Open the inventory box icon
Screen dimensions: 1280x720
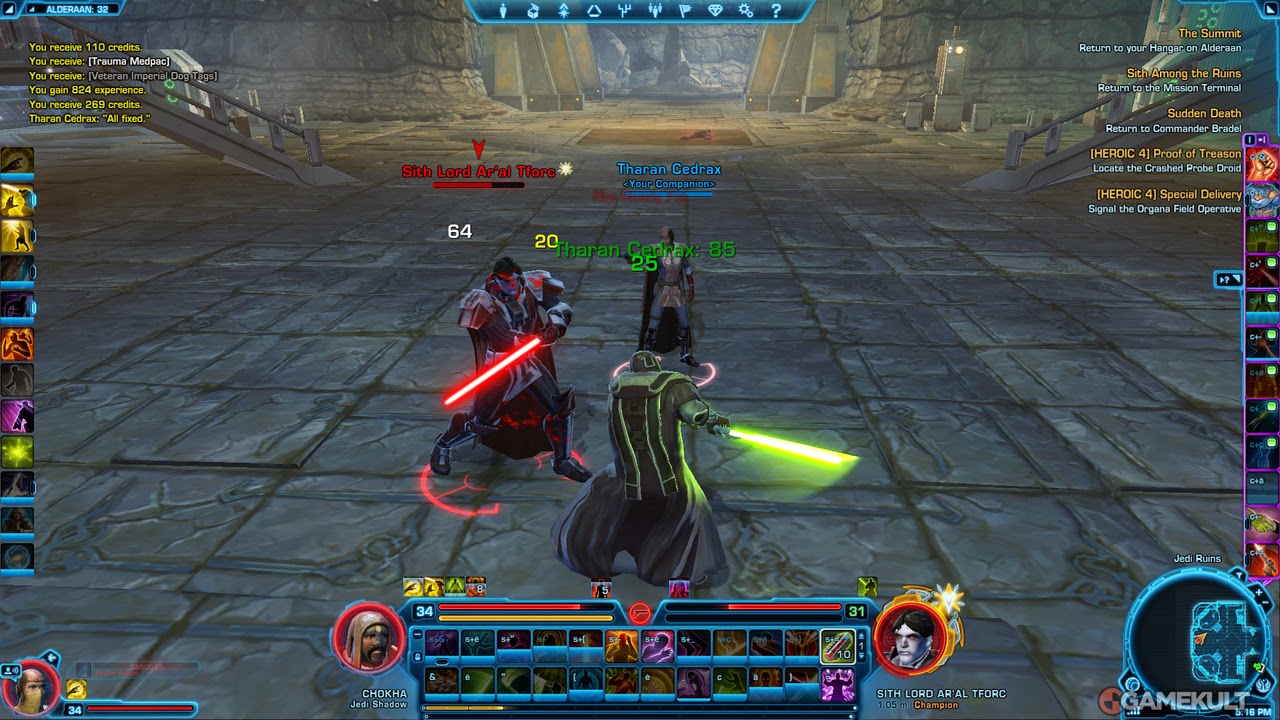point(533,11)
